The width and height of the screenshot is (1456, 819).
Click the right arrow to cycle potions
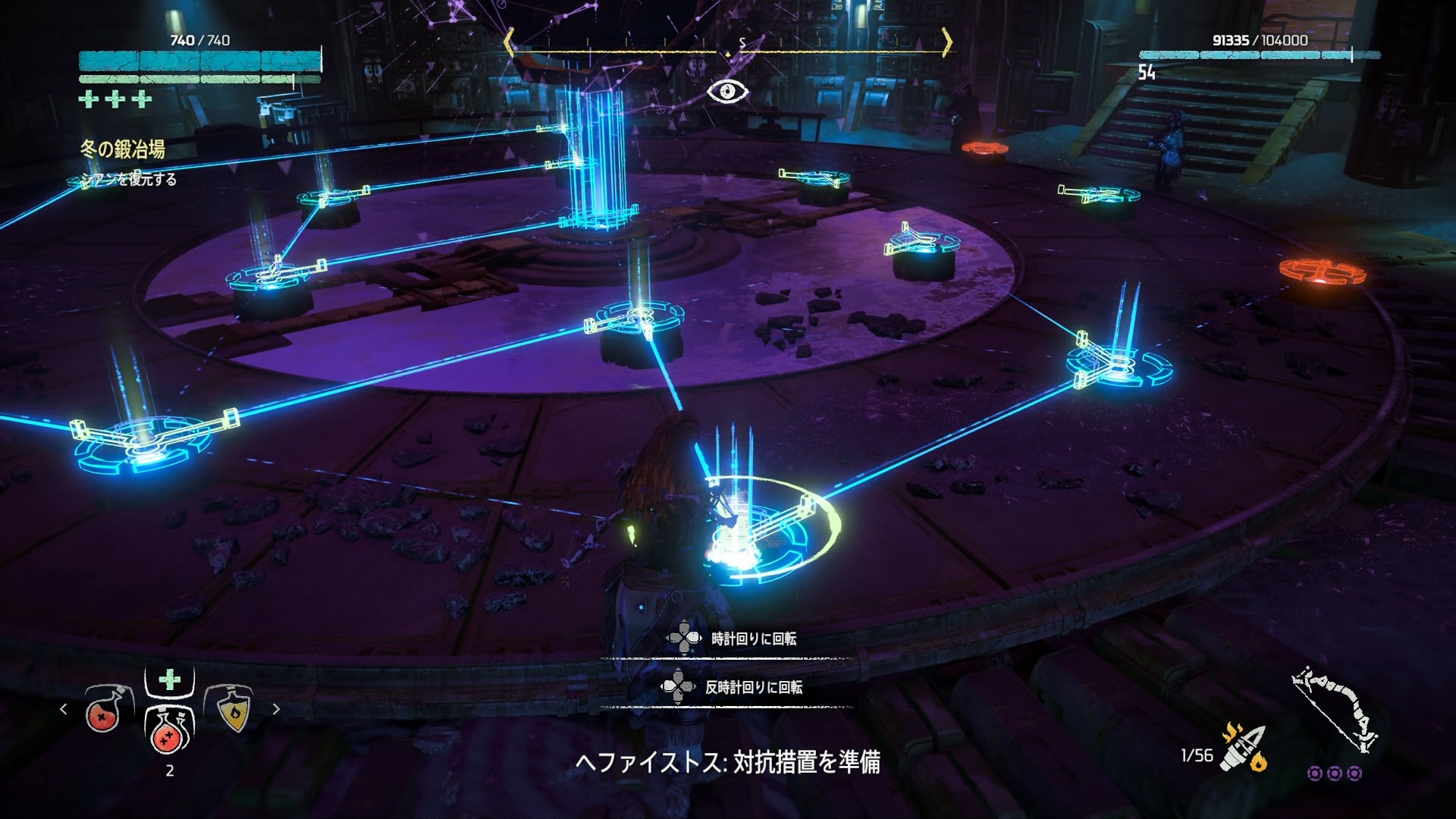[275, 710]
